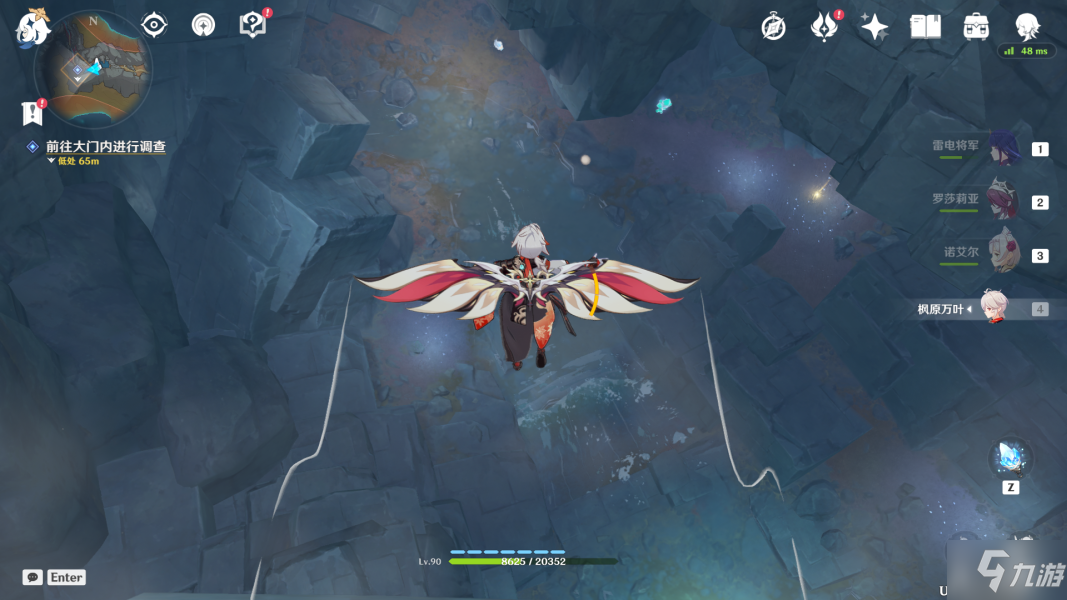The height and width of the screenshot is (600, 1067).
Task: Switch to party member 雷电将军
Action: [x=1001, y=149]
